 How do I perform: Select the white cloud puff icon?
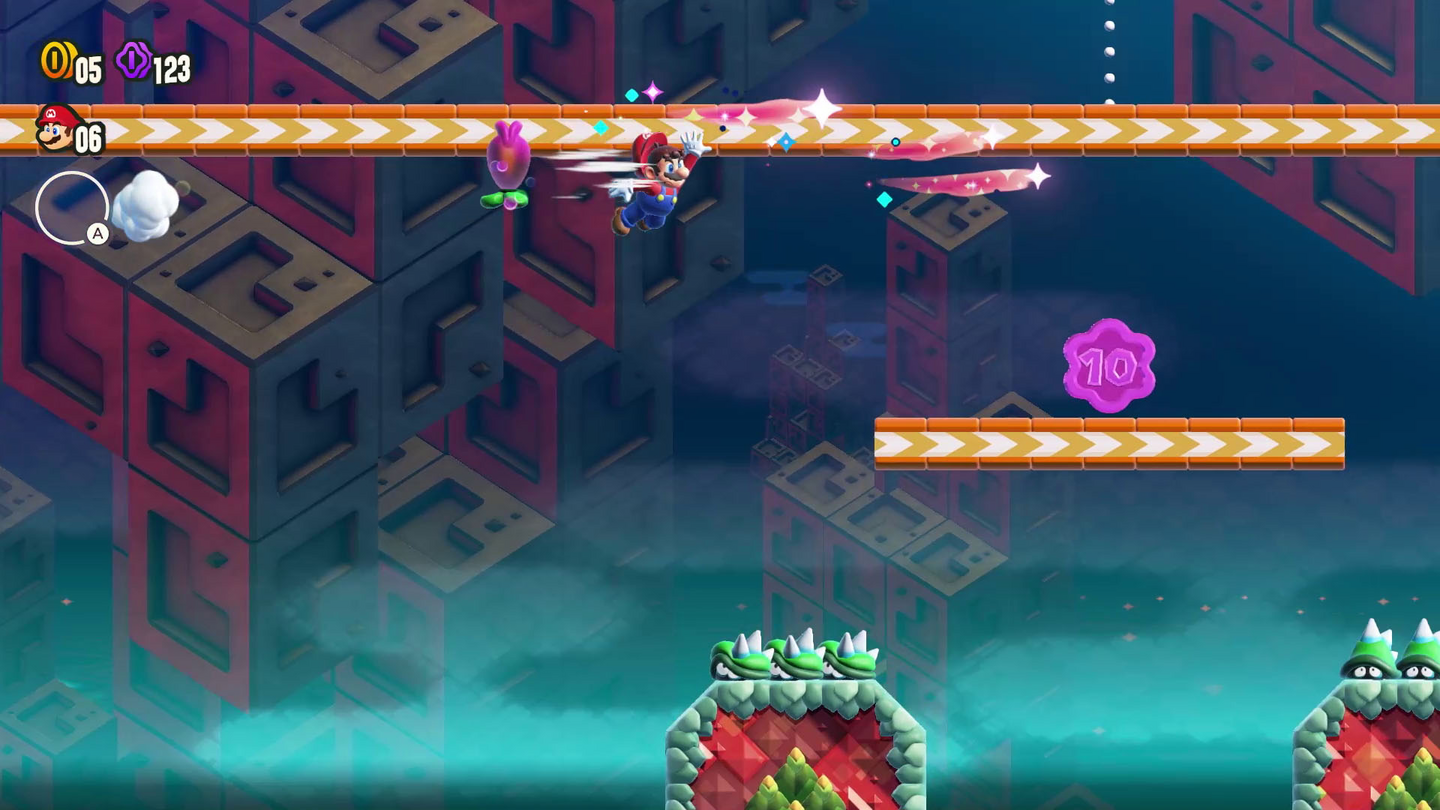point(146,204)
